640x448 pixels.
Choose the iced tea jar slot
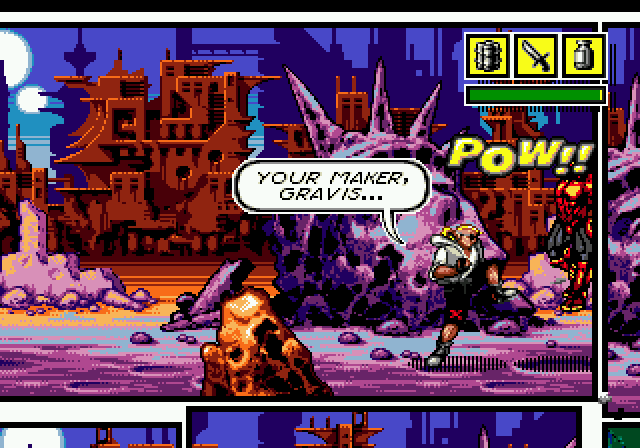[583, 56]
